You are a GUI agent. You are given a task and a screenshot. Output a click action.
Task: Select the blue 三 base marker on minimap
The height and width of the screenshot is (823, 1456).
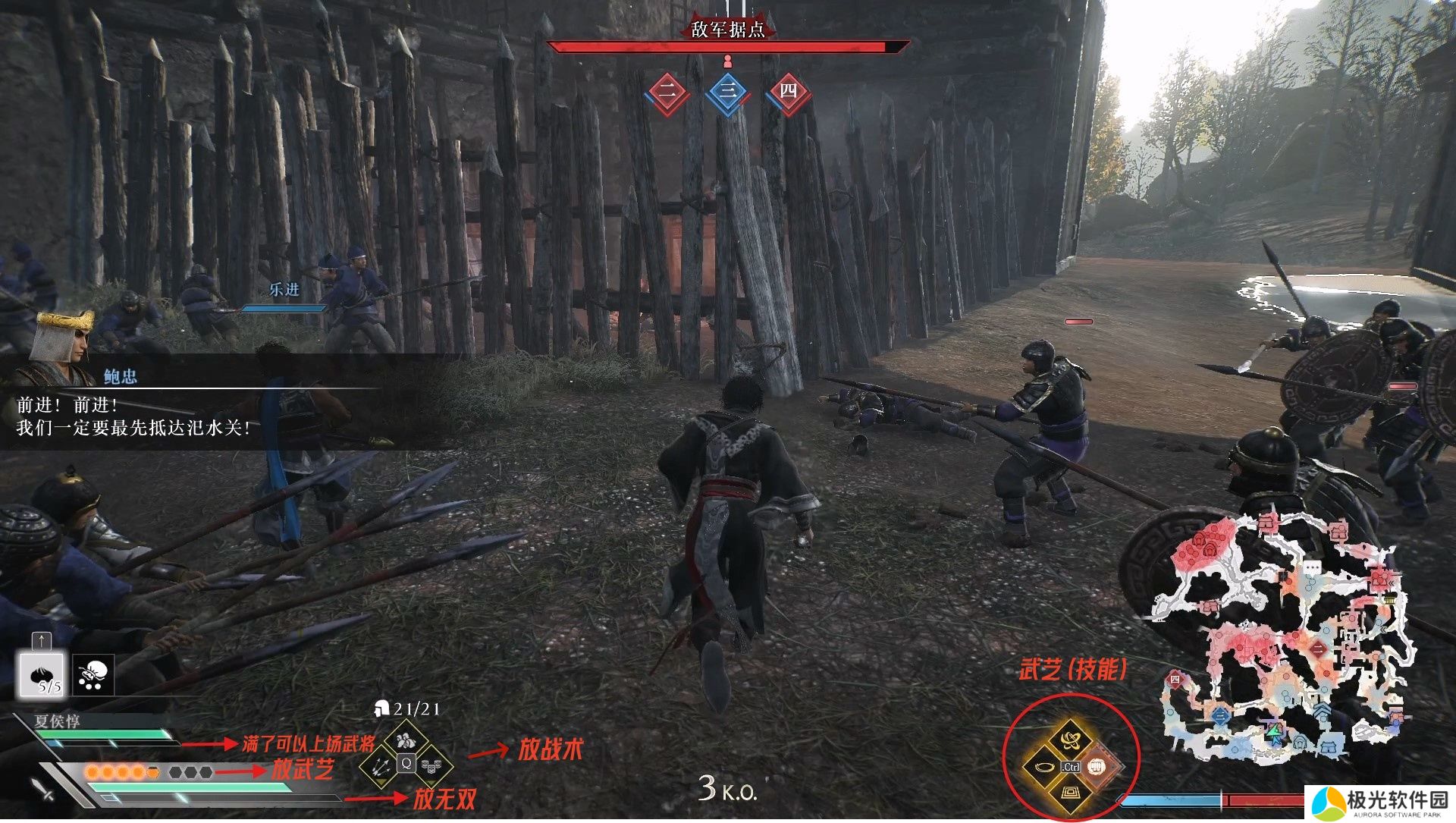(1220, 715)
